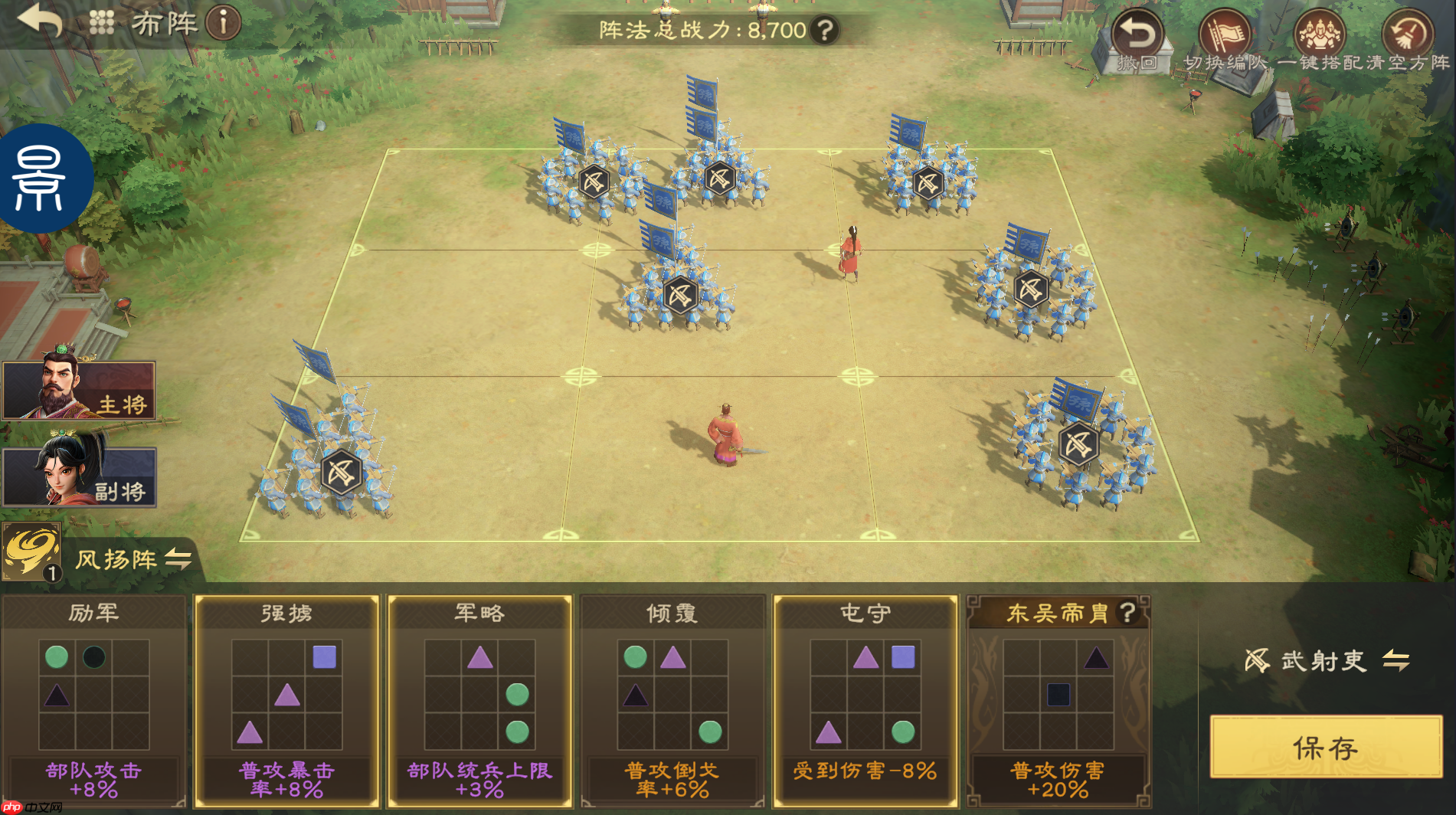This screenshot has height=815, width=1456.
Task: Show formation info next to 布阵
Action: 224,23
